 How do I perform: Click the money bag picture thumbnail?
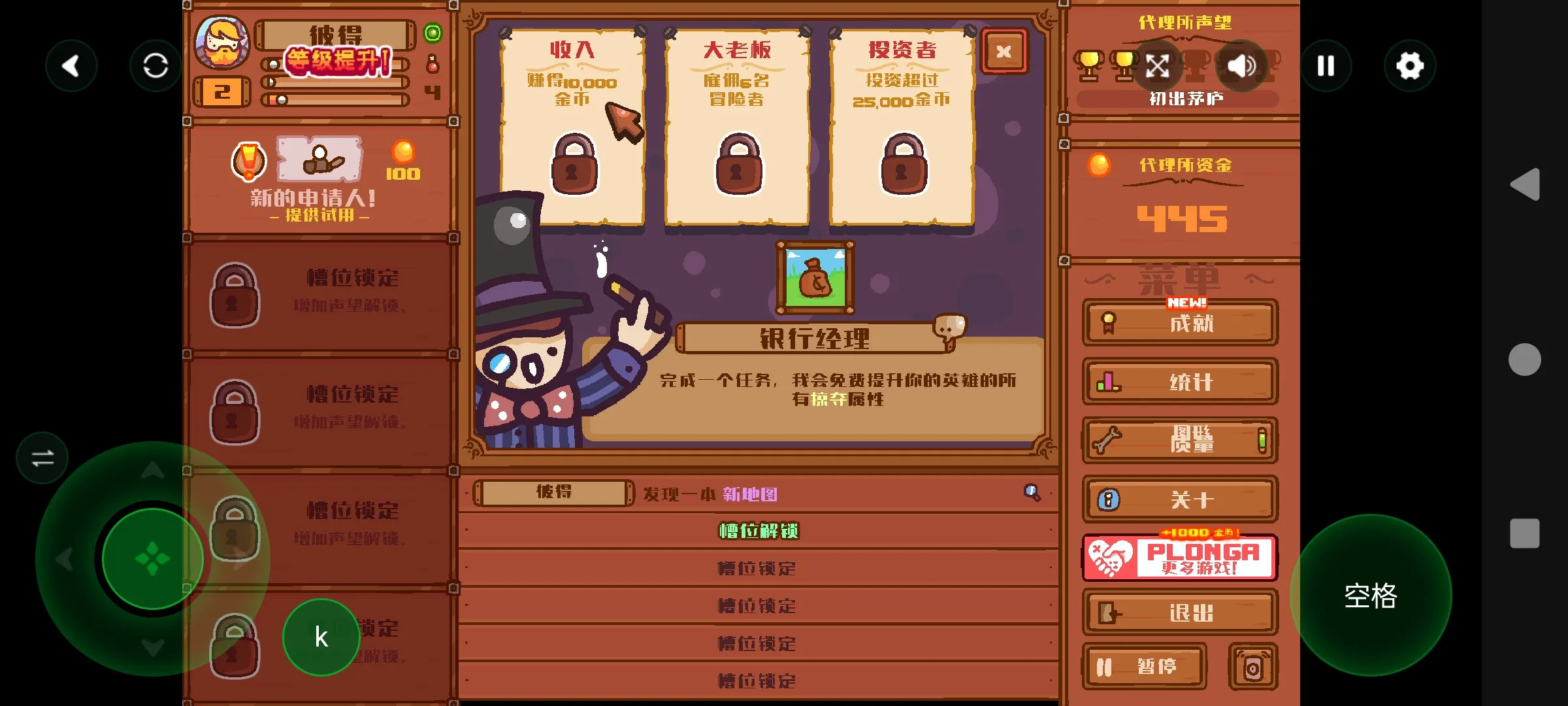click(815, 278)
